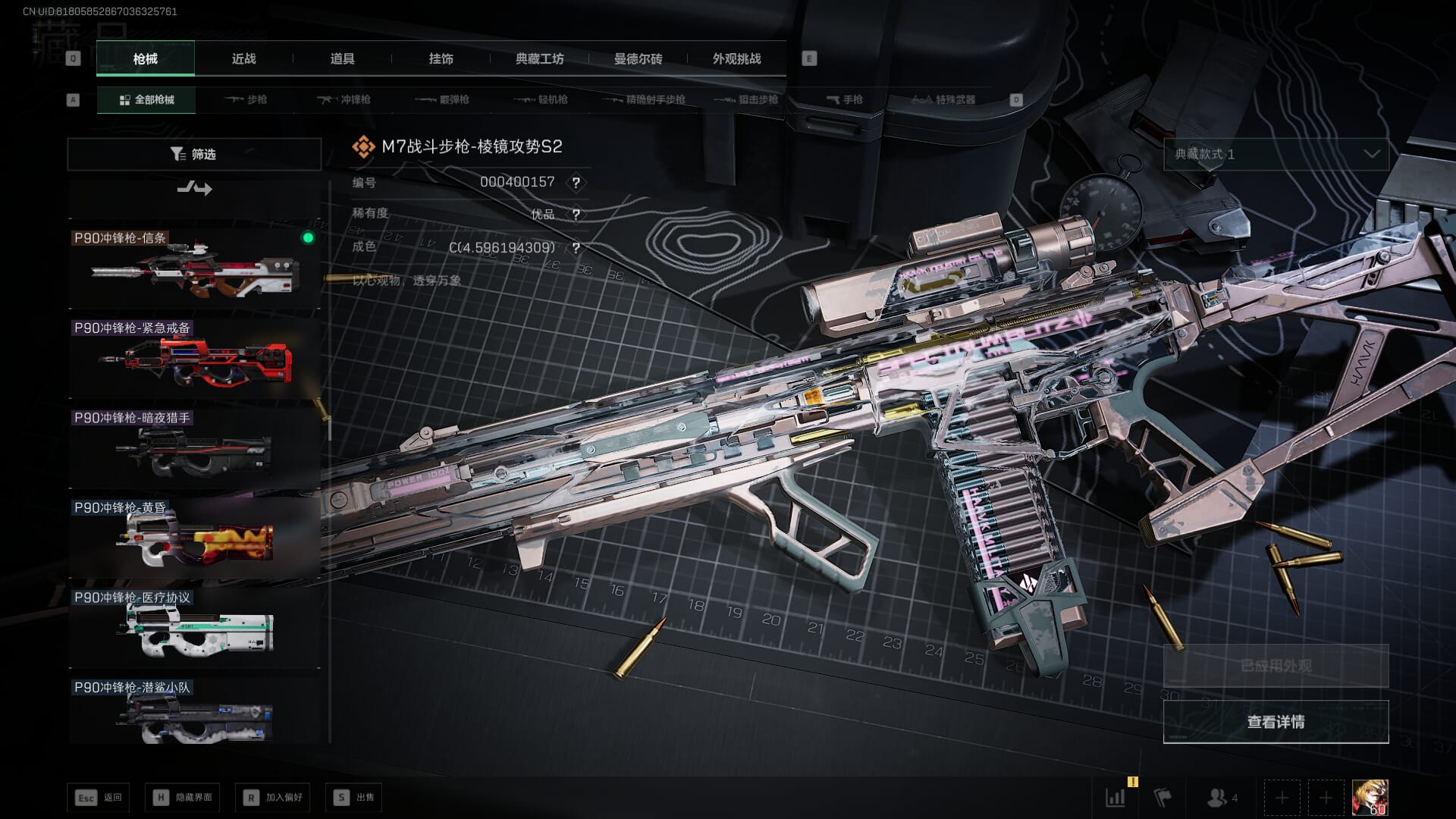The image size is (1456, 819).
Task: Open the 道具 items tab
Action: 342,59
